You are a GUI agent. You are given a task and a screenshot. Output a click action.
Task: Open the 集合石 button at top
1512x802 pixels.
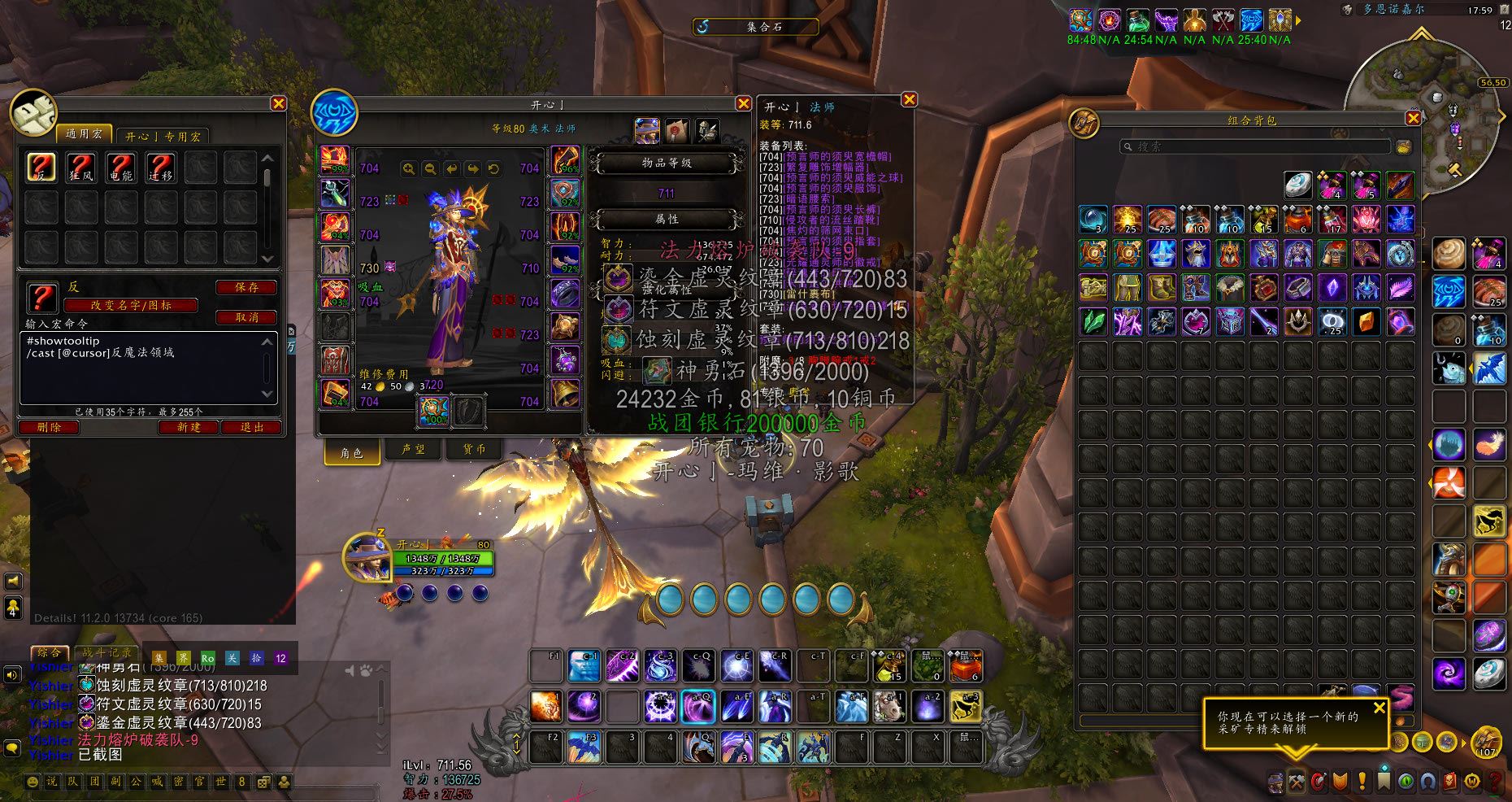[755, 27]
